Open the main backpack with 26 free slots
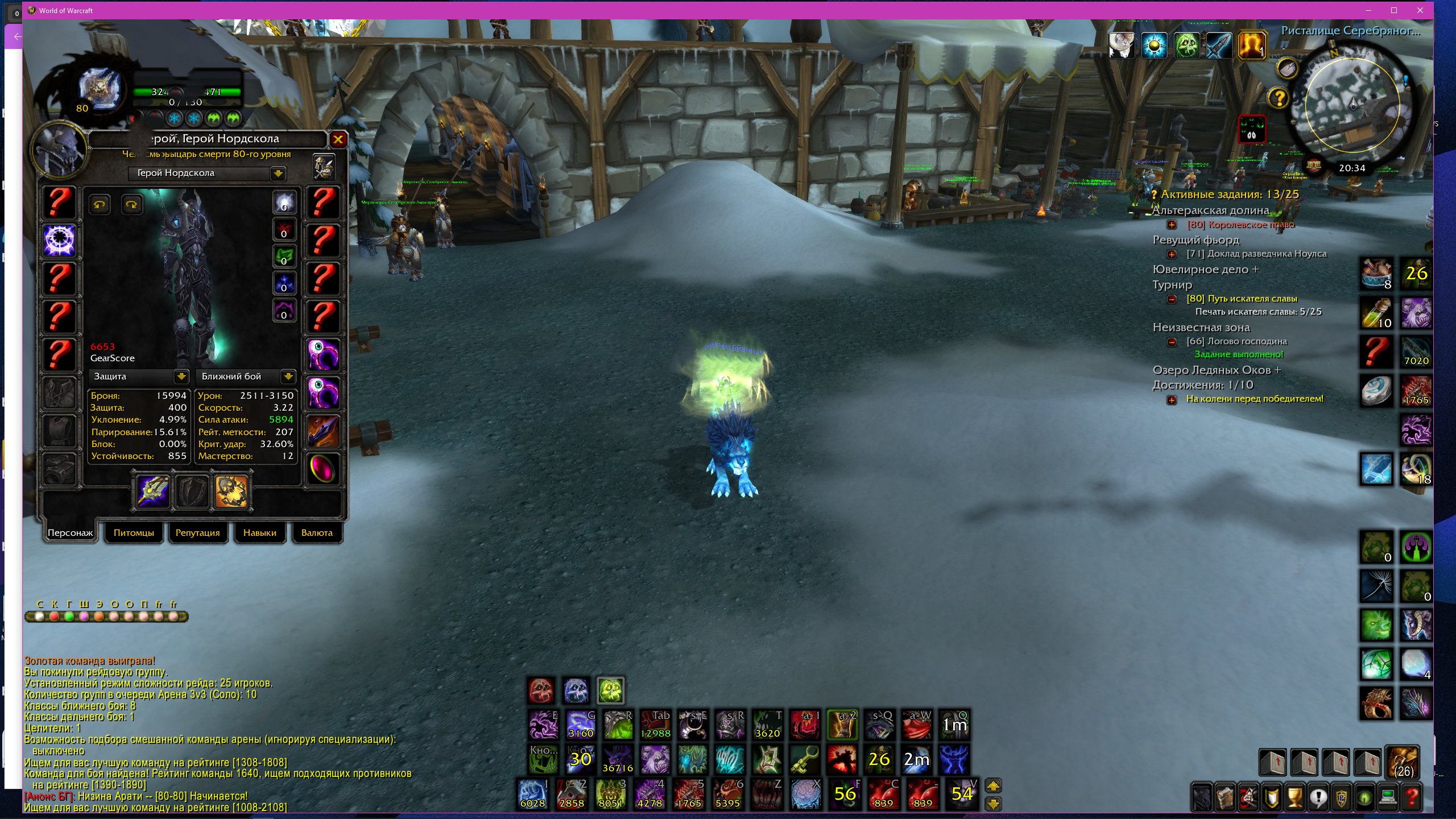Viewport: 1456px width, 819px height. tap(1403, 762)
